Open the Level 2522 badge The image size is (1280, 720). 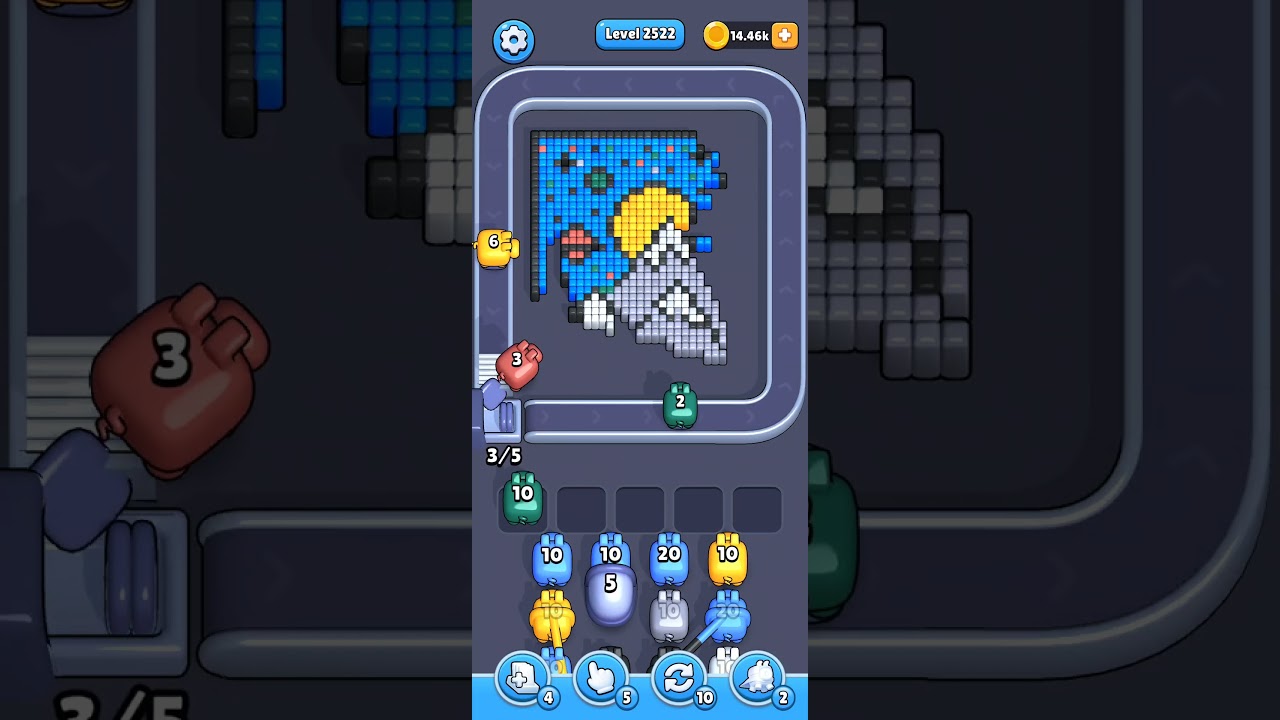click(x=639, y=34)
